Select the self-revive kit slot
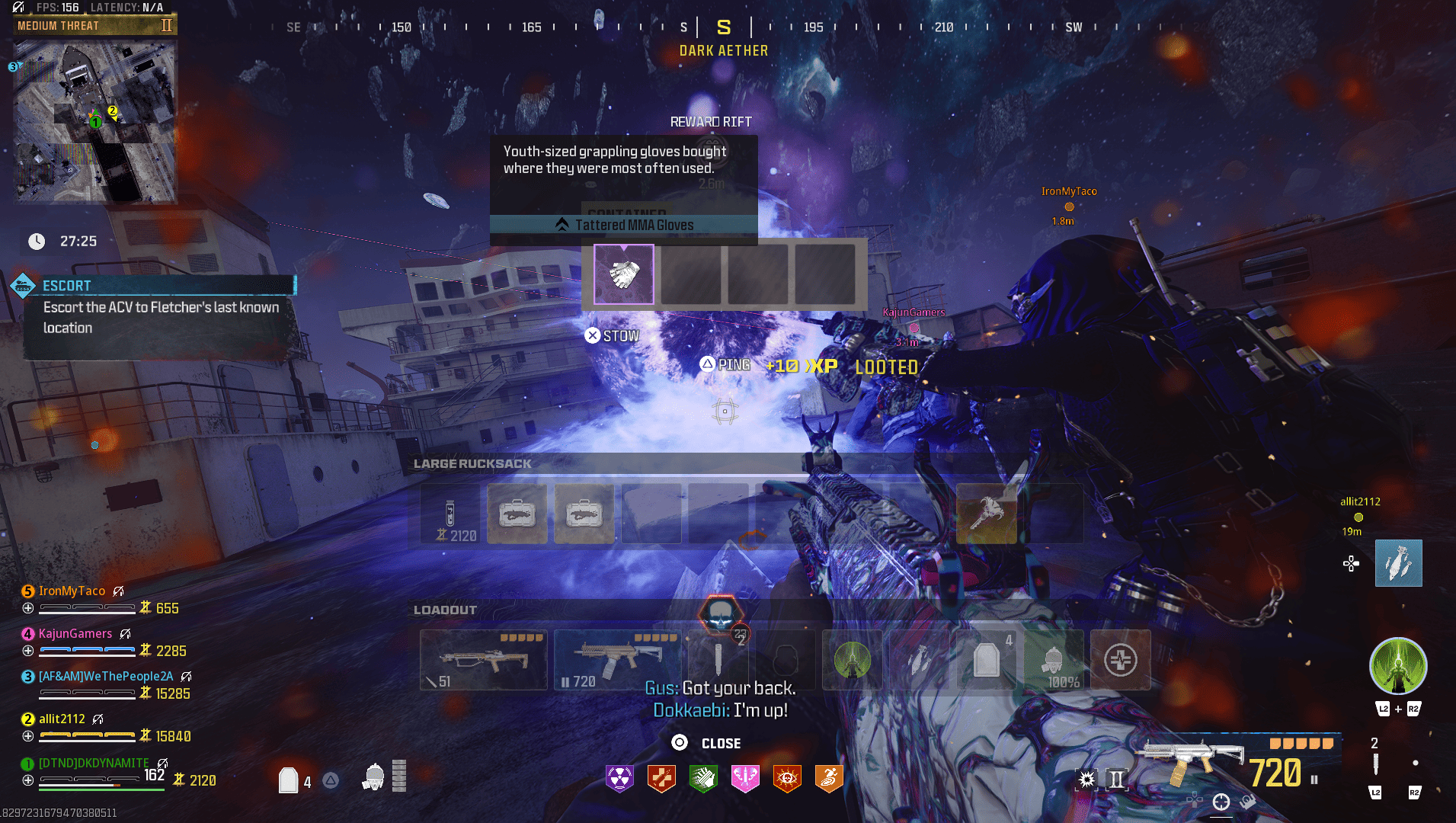 [x=1120, y=660]
